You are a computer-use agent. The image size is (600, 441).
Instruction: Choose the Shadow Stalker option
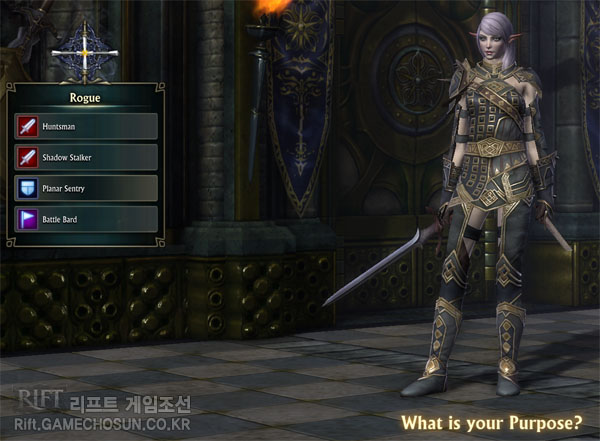(85, 157)
